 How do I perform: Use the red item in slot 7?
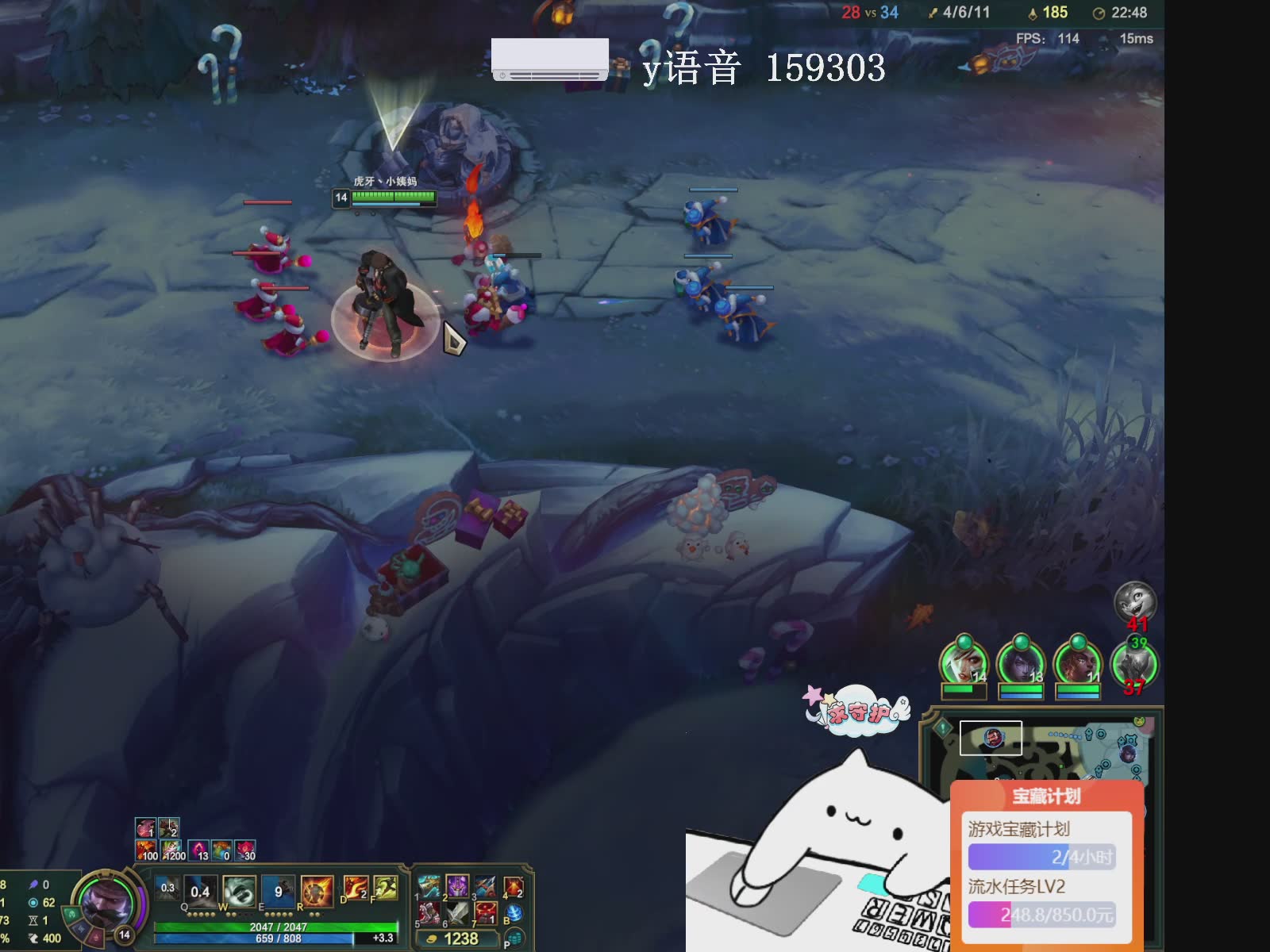[x=486, y=914]
